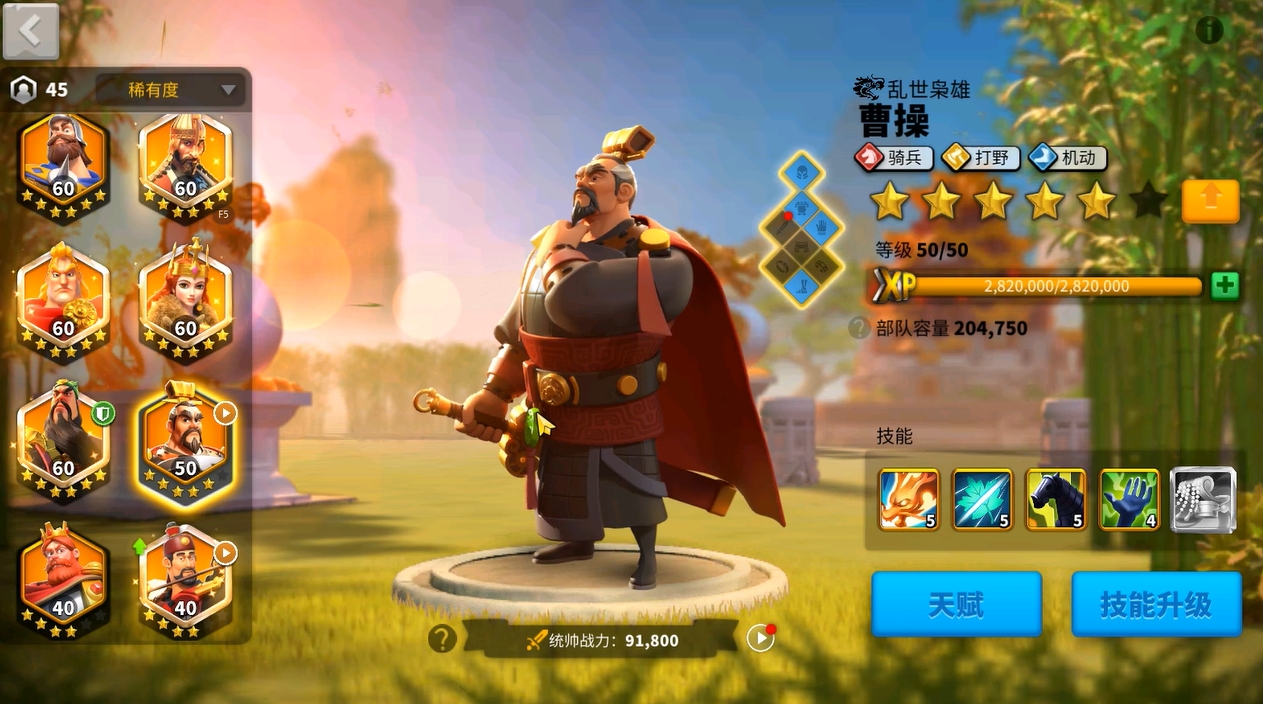Go back using the top-left arrow

[30, 32]
